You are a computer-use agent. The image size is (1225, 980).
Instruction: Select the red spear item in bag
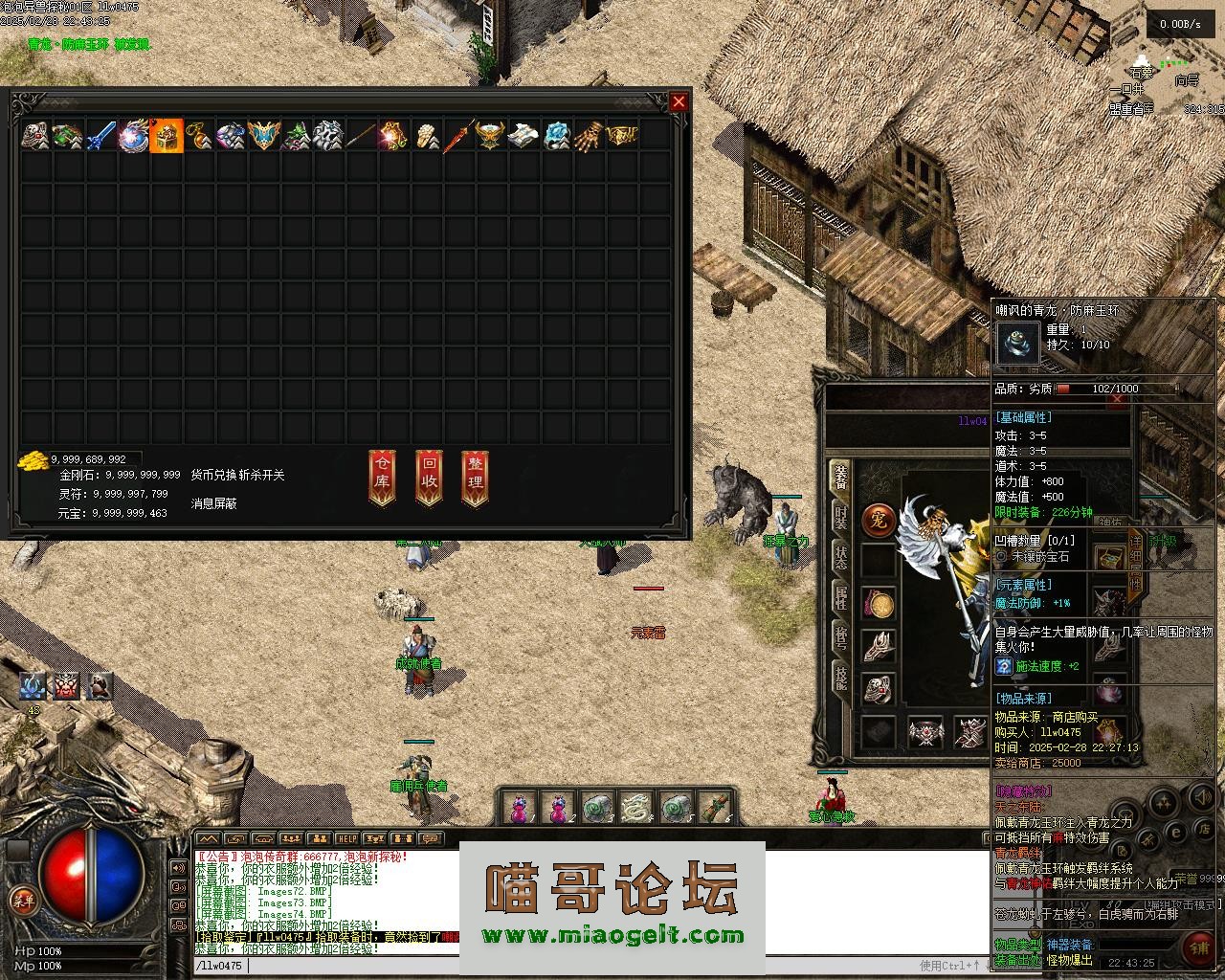[458, 136]
